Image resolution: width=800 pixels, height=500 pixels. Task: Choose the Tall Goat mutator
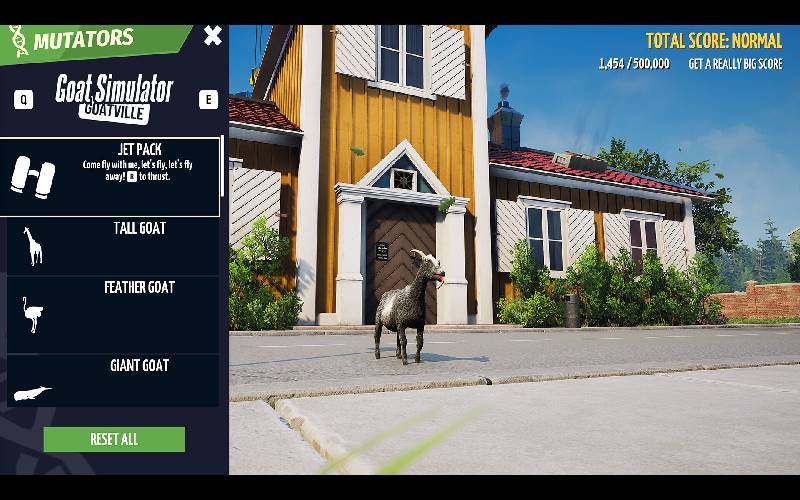click(x=112, y=246)
